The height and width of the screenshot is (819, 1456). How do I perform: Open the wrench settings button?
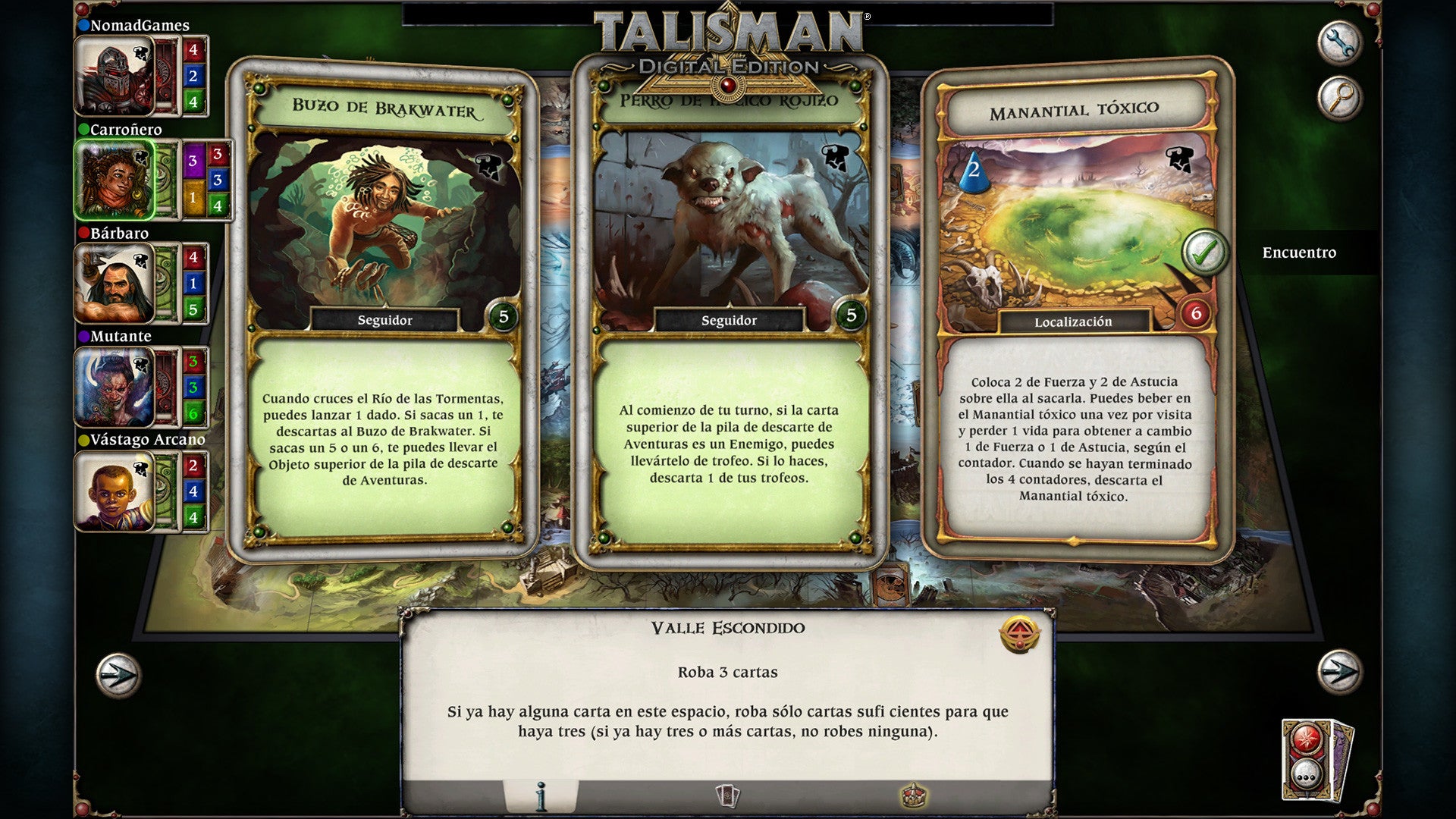pos(1339,42)
